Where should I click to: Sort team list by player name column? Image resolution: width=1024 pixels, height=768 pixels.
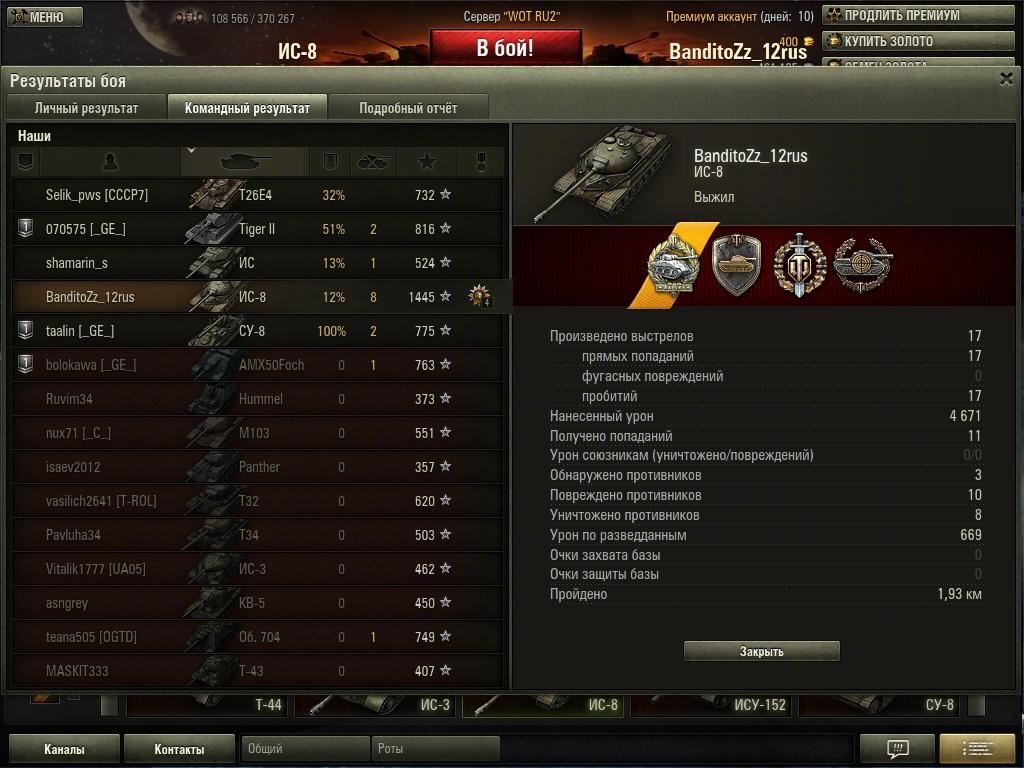(x=110, y=161)
